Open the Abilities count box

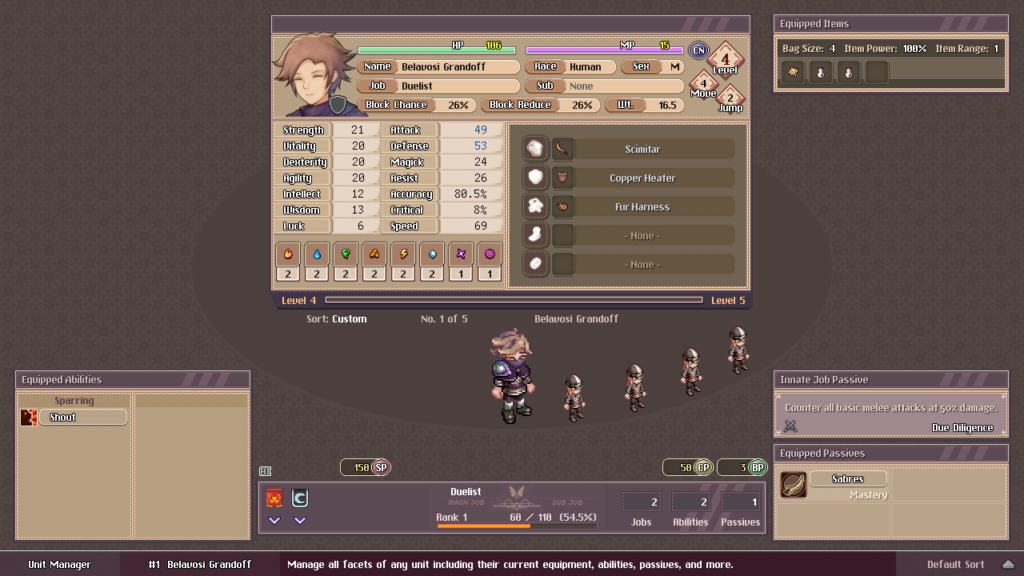coord(691,502)
